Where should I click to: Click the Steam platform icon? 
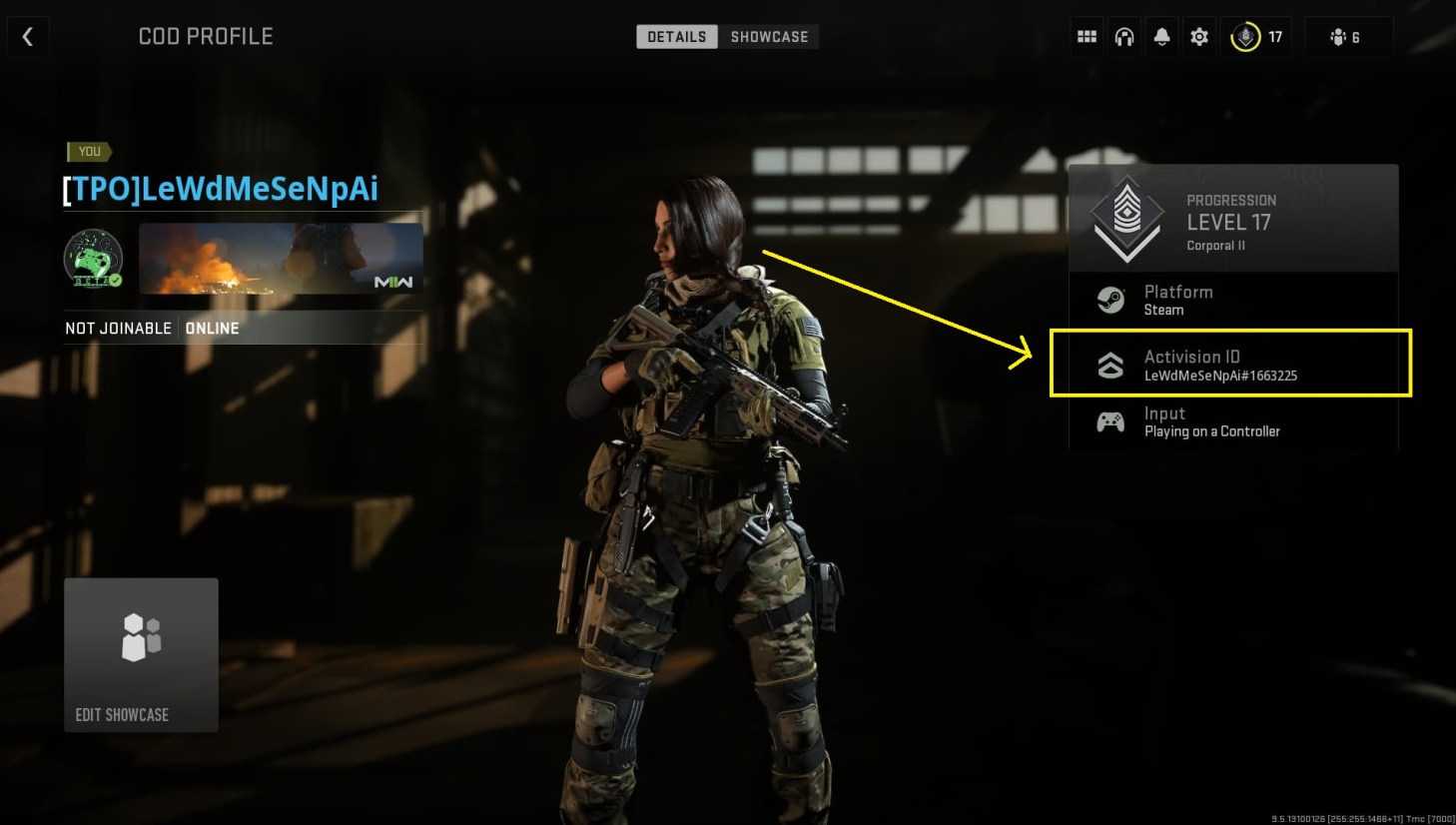pos(1110,299)
